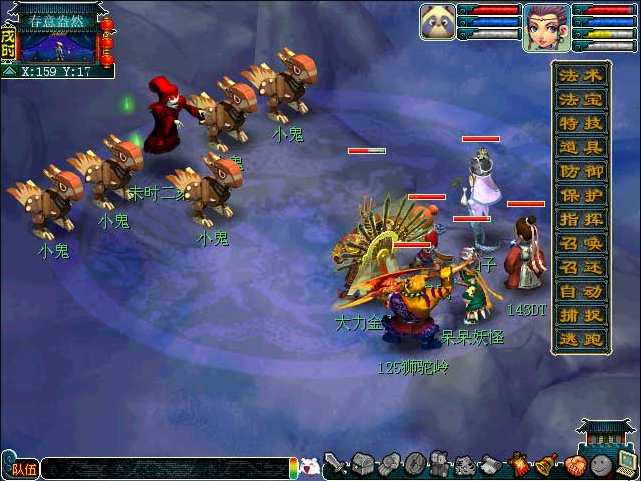641x481 pixels.
Task: Select the 保护 protect command
Action: (581, 196)
